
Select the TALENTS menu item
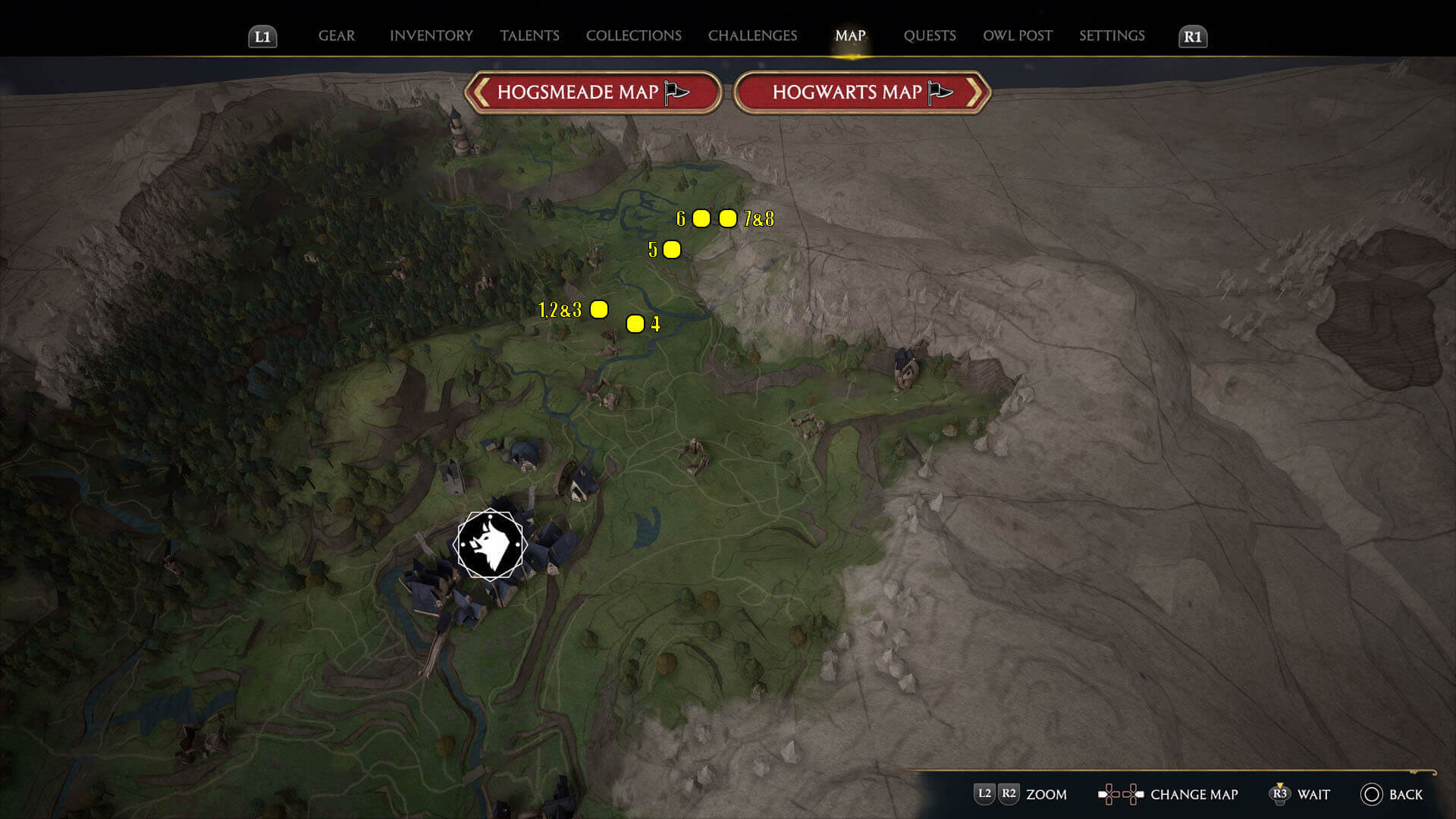(530, 36)
